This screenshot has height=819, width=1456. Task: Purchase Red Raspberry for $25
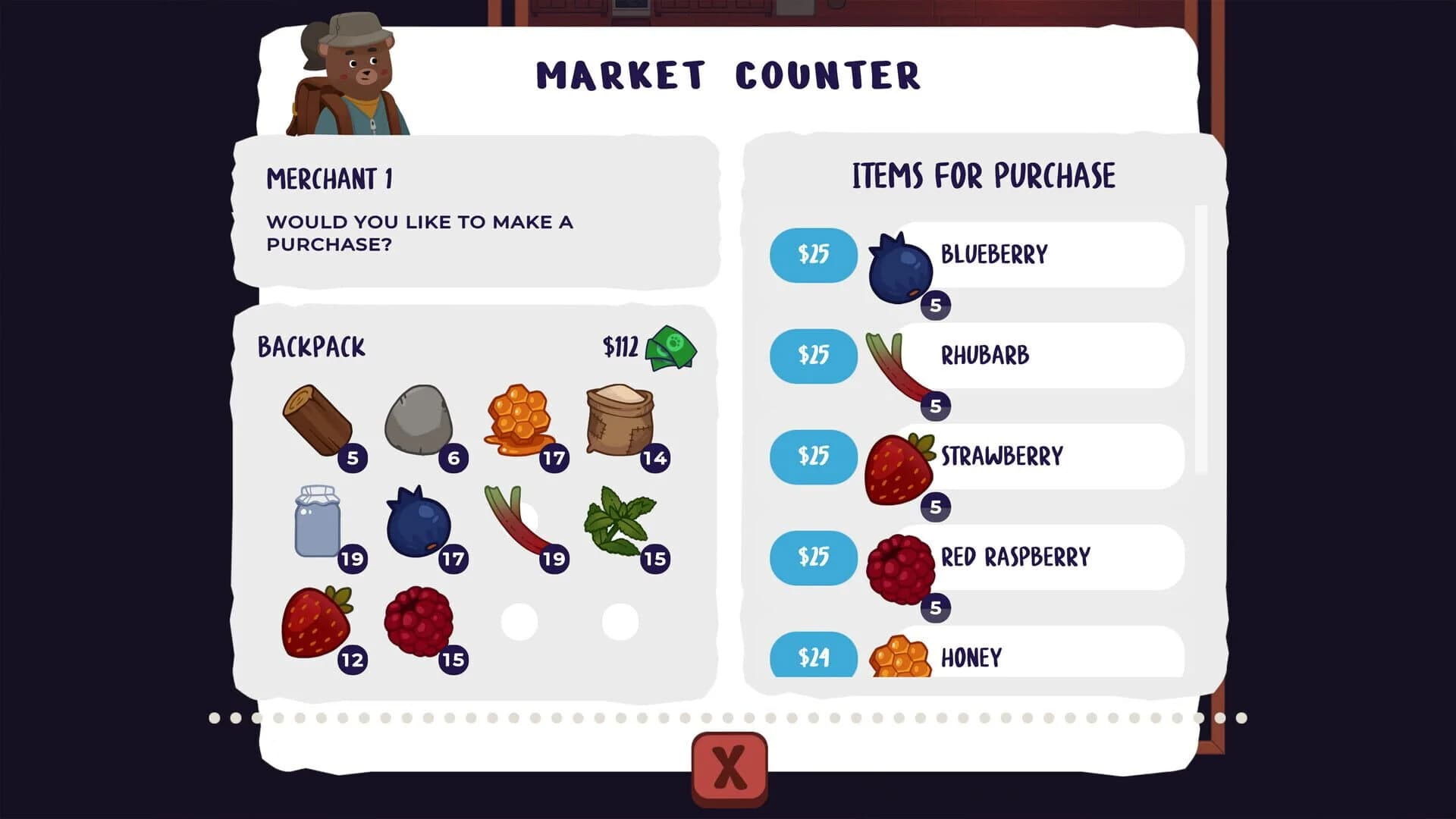(x=814, y=558)
